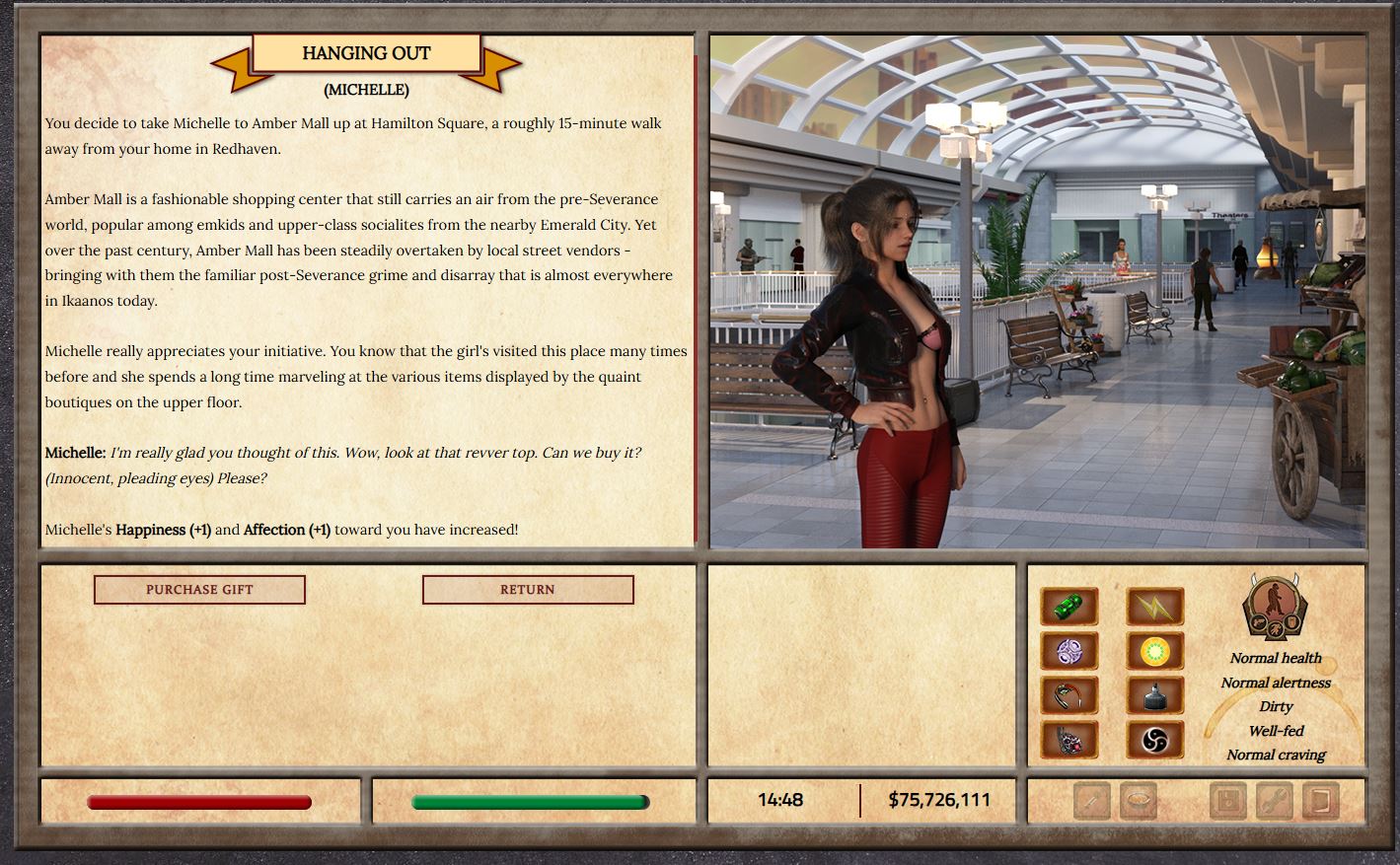Viewport: 1400px width, 865px height.
Task: Select the yellow sun disc icon
Action: (x=1155, y=651)
